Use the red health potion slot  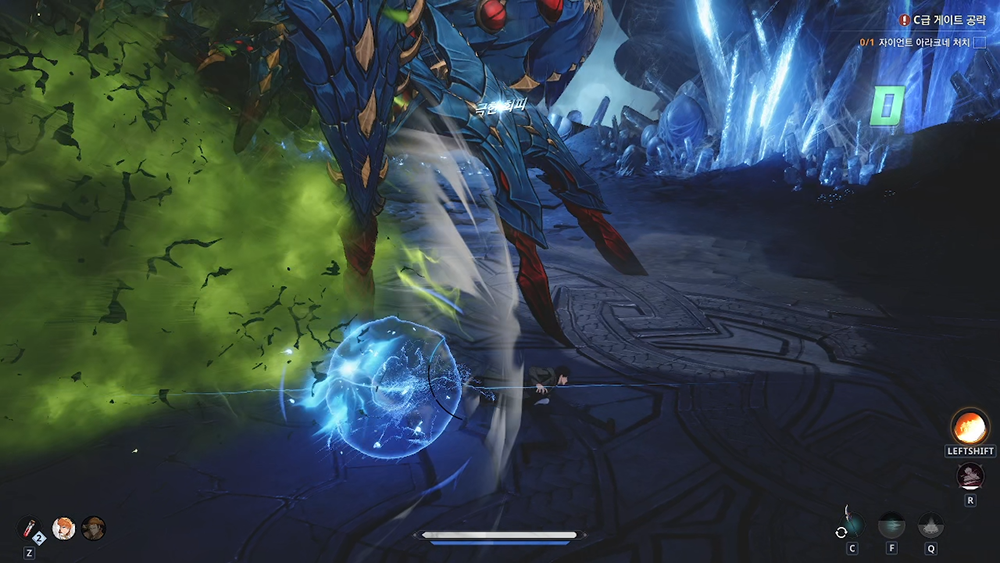[30, 528]
